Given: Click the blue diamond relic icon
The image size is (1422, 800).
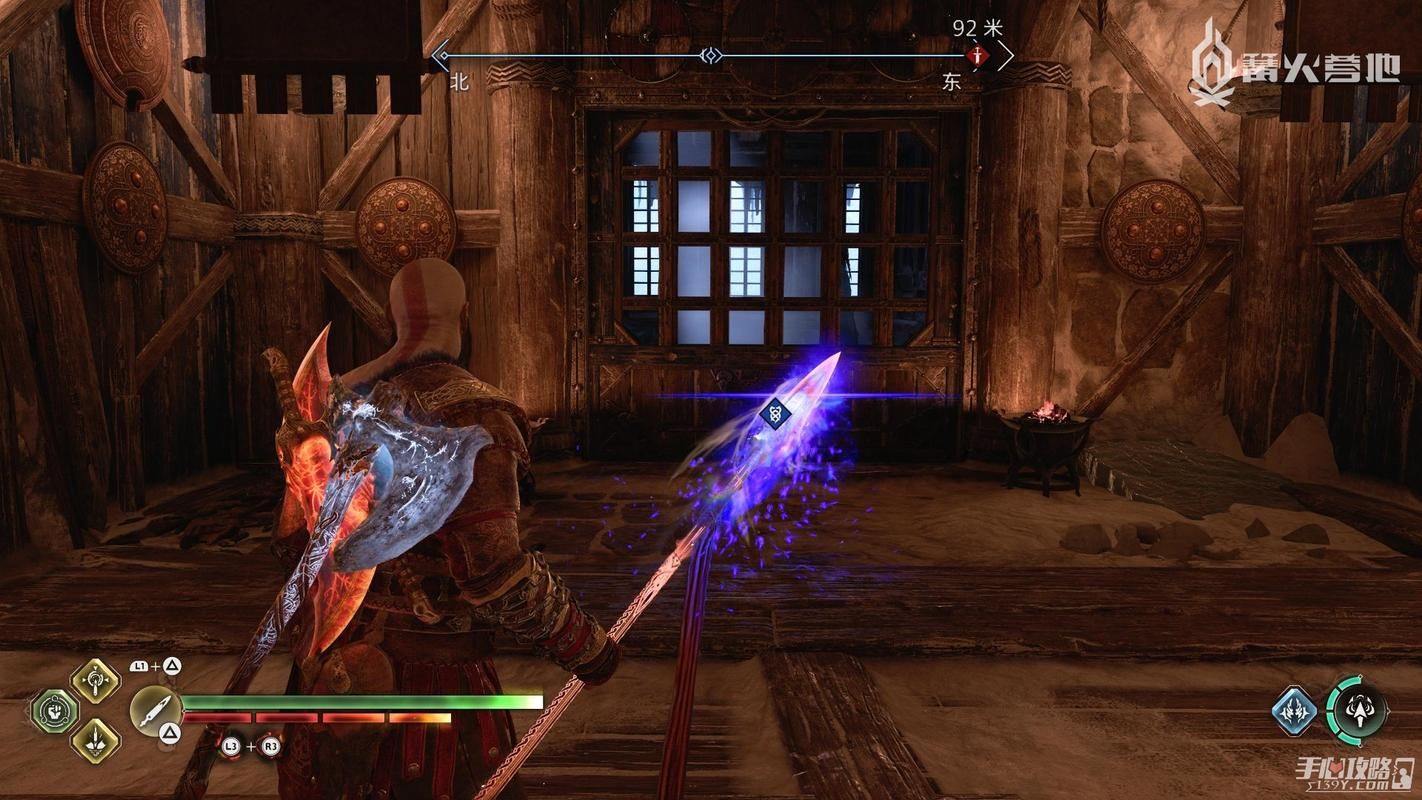Looking at the screenshot, I should coord(1295,711).
